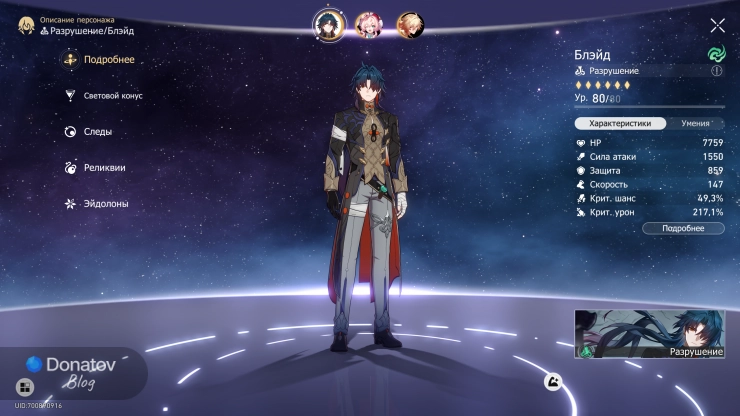740x416 pixels.
Task: Close the character screen with X
Action: coord(717,25)
